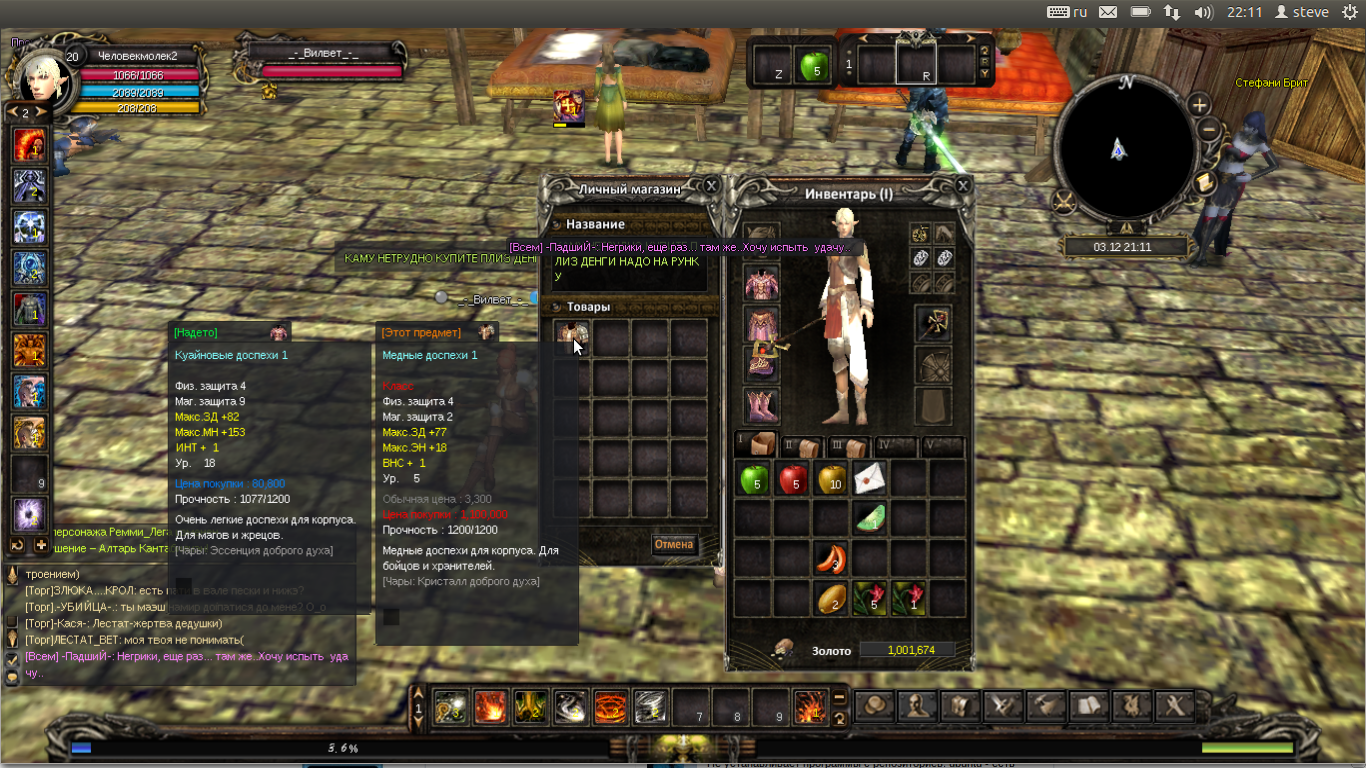The image size is (1366, 768).
Task: Click the equipped staff weapon slot
Action: click(x=933, y=323)
